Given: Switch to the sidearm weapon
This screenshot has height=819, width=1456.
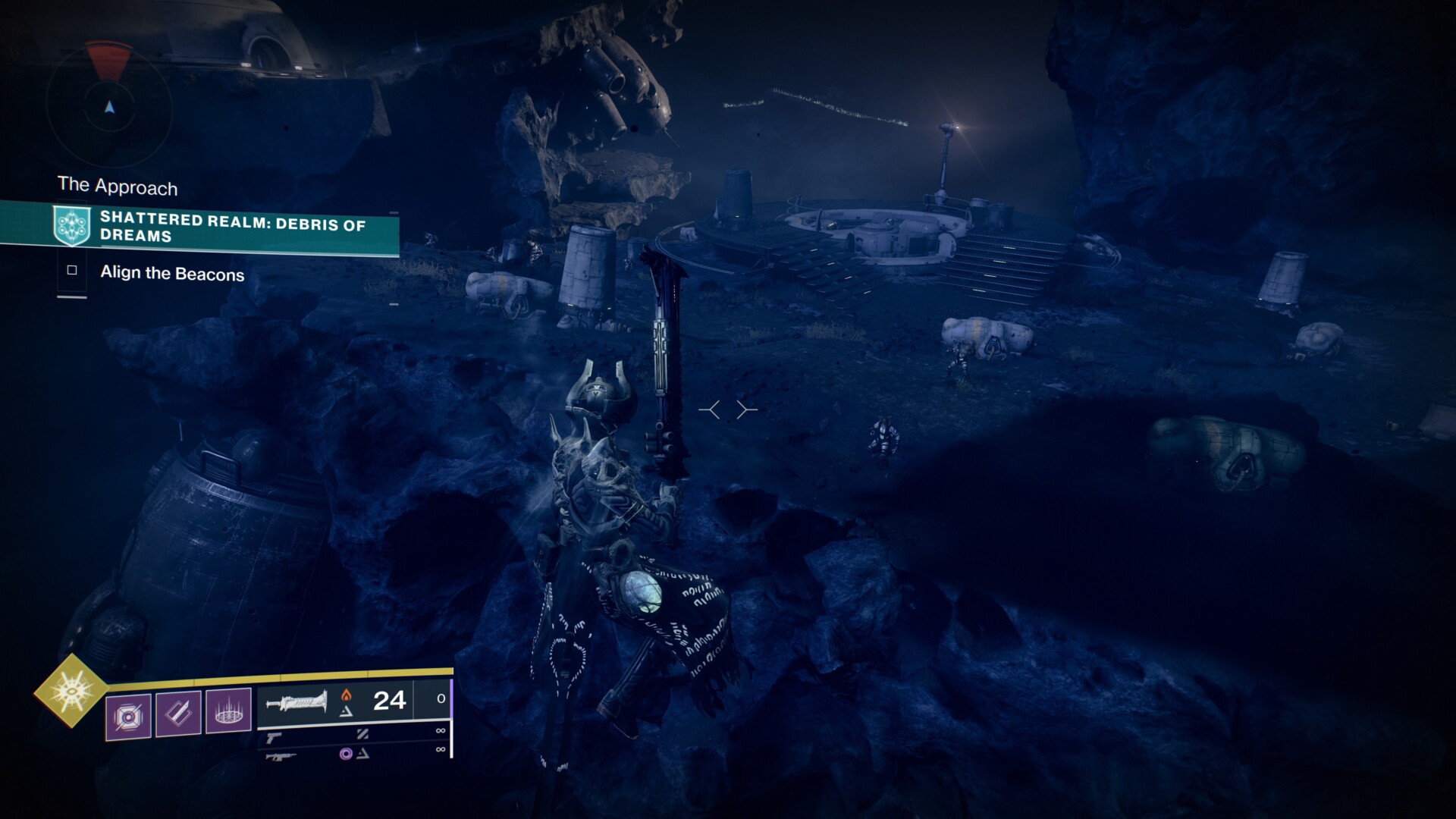Looking at the screenshot, I should pyautogui.click(x=274, y=736).
